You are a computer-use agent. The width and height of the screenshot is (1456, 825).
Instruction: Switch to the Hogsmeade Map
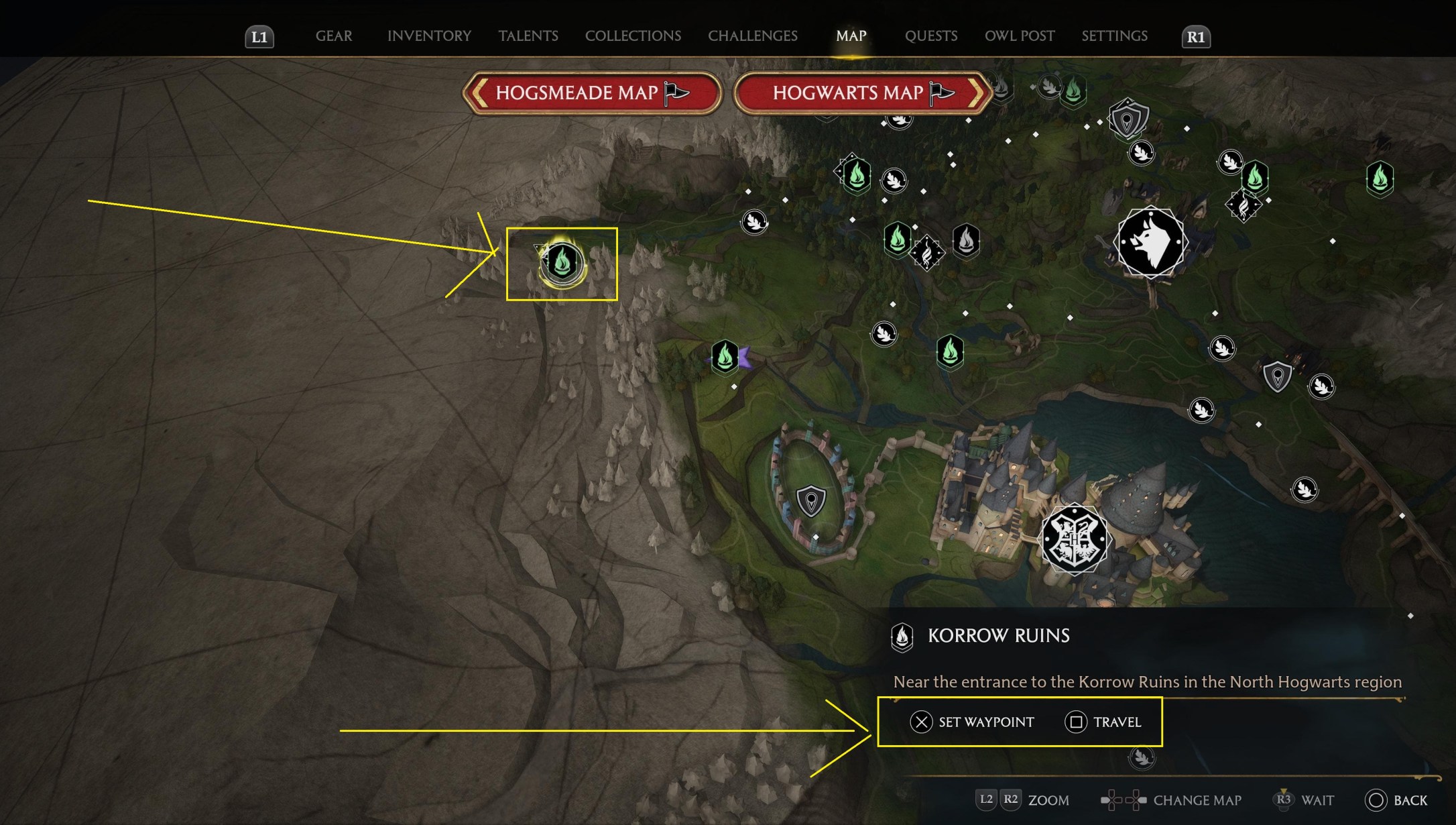pyautogui.click(x=591, y=93)
